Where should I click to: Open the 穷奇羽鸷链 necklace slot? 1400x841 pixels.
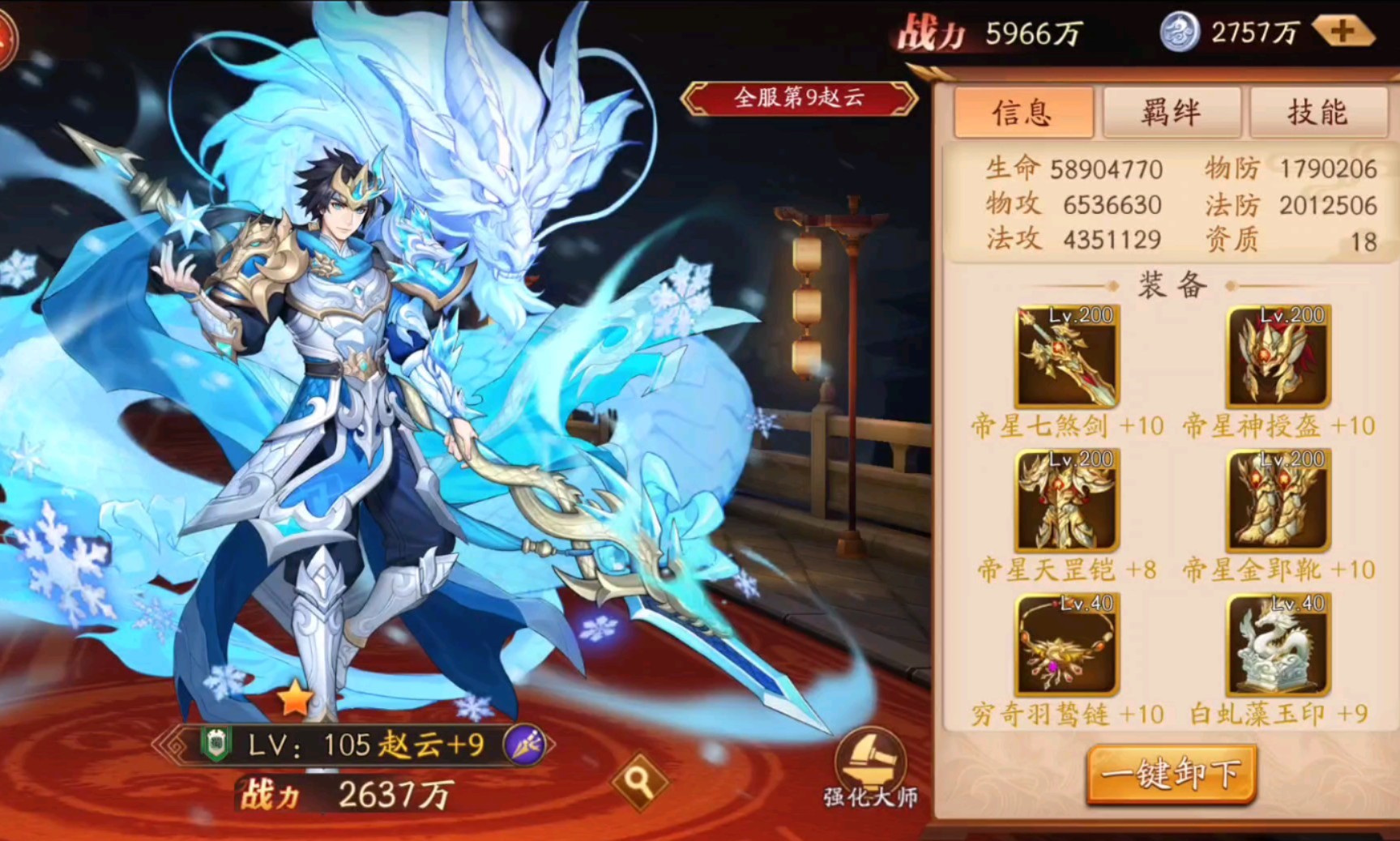pyautogui.click(x=1066, y=645)
